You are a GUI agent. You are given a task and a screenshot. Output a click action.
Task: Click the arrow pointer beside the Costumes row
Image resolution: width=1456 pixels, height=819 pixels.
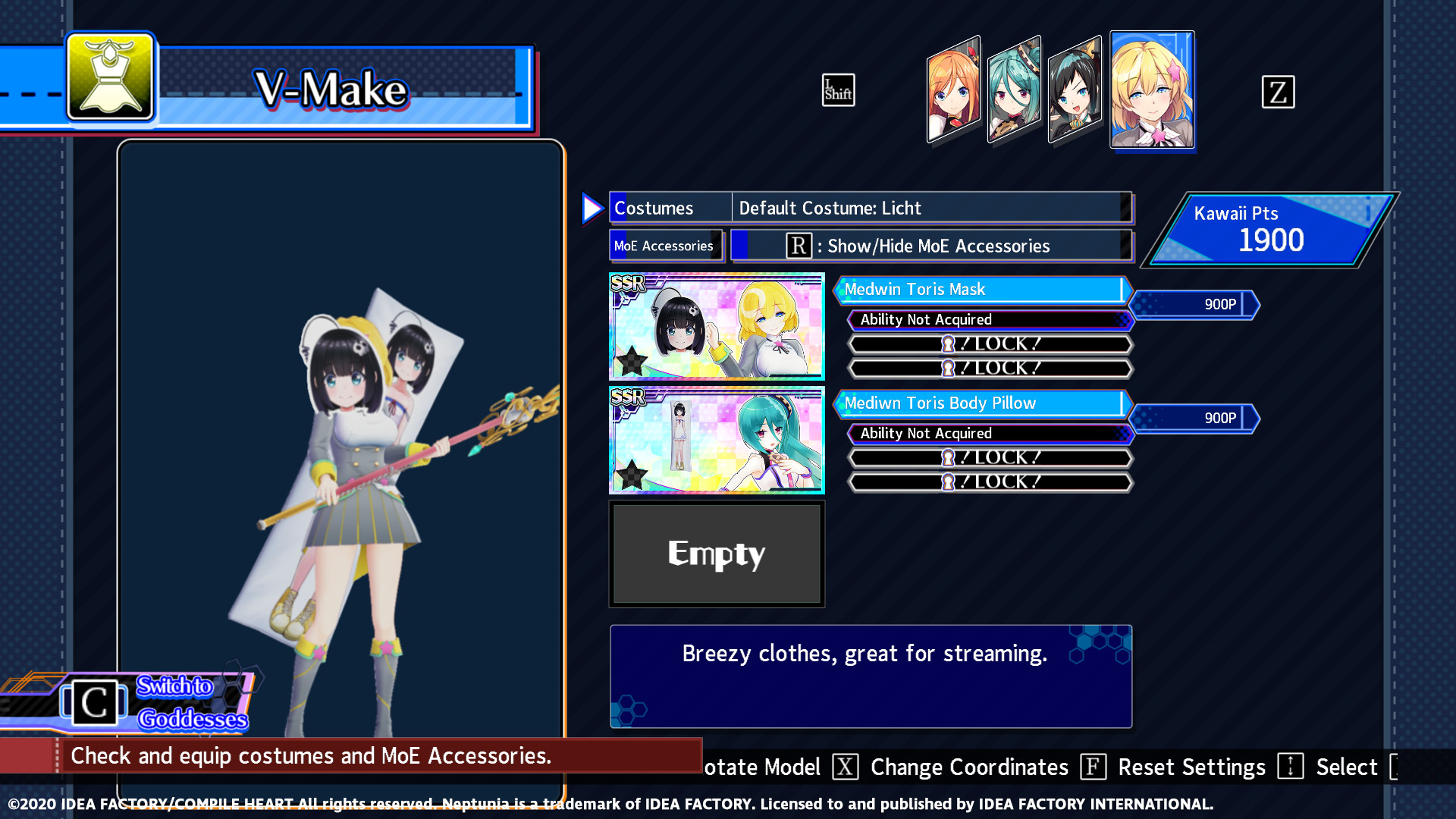click(x=592, y=209)
